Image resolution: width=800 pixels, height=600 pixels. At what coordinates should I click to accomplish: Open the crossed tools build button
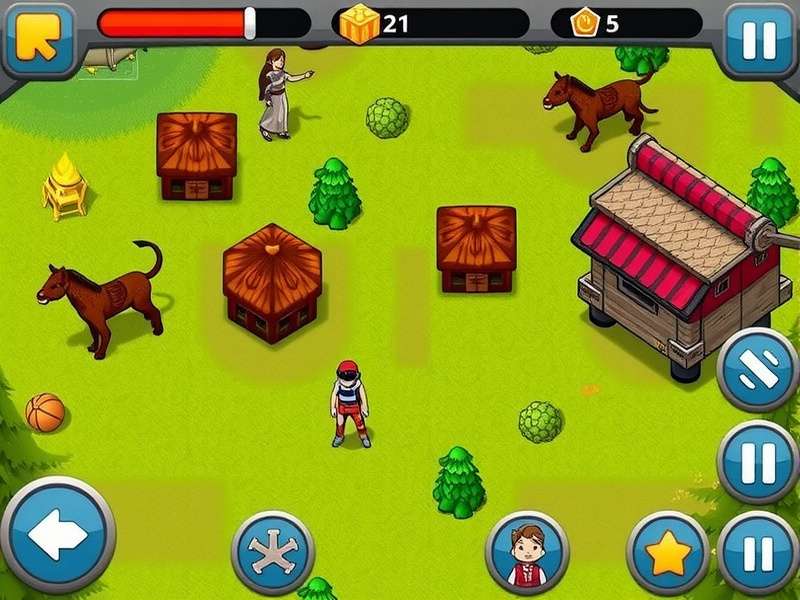(273, 553)
